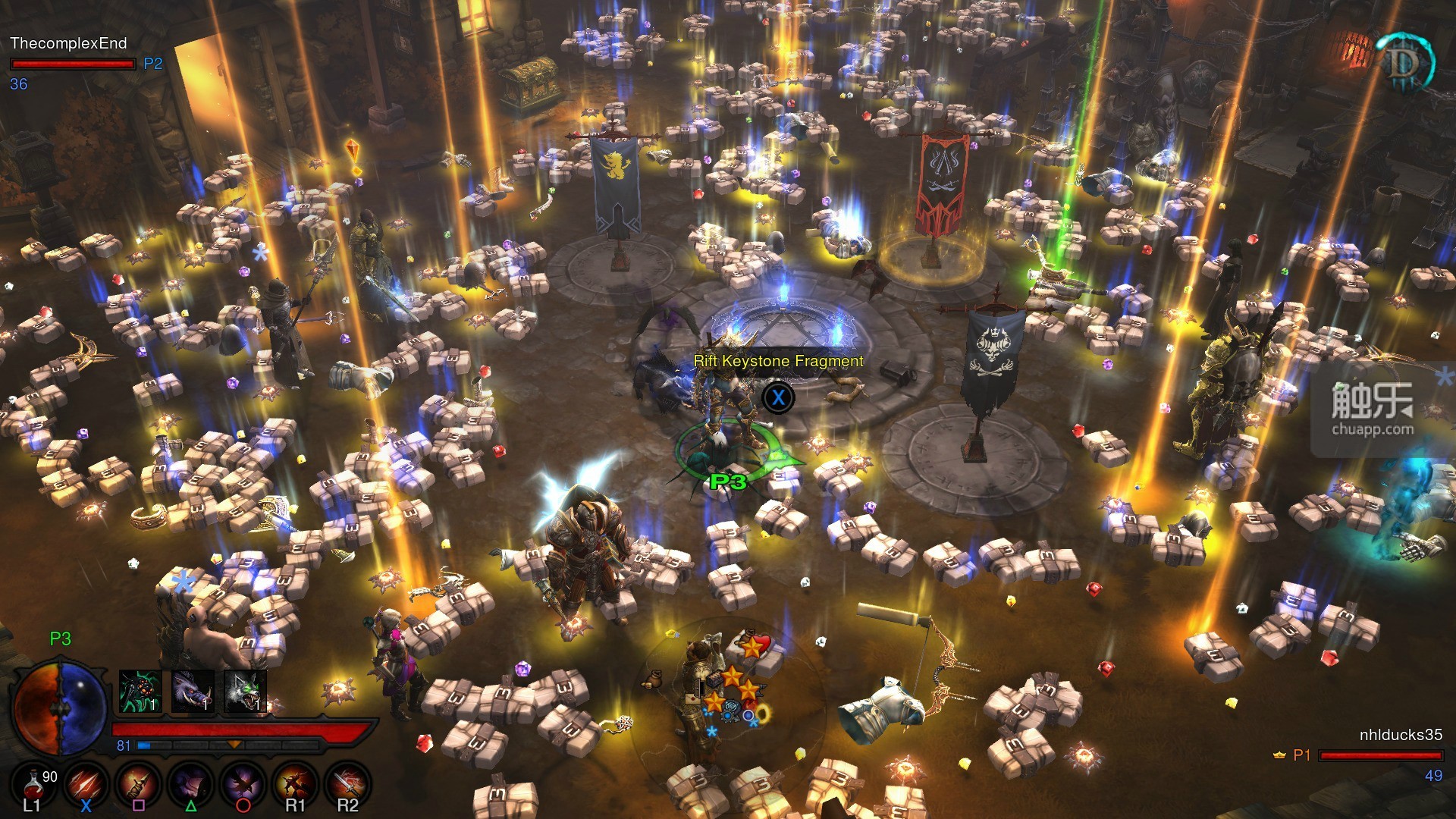The width and height of the screenshot is (1456, 819).
Task: Pick up the Rift Keystone Fragment label
Action: click(778, 361)
